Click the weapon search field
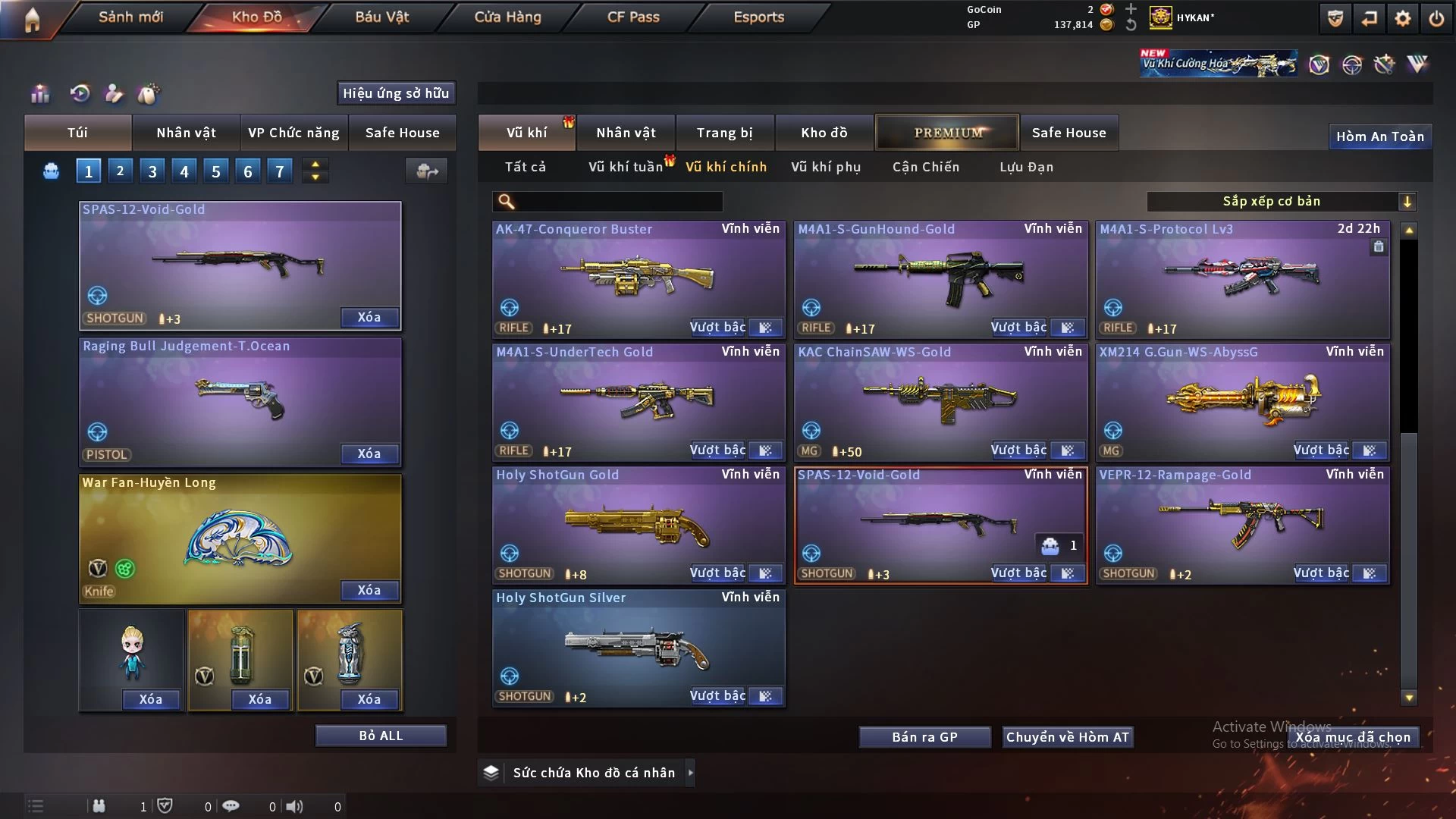The image size is (1456, 819). coord(618,202)
